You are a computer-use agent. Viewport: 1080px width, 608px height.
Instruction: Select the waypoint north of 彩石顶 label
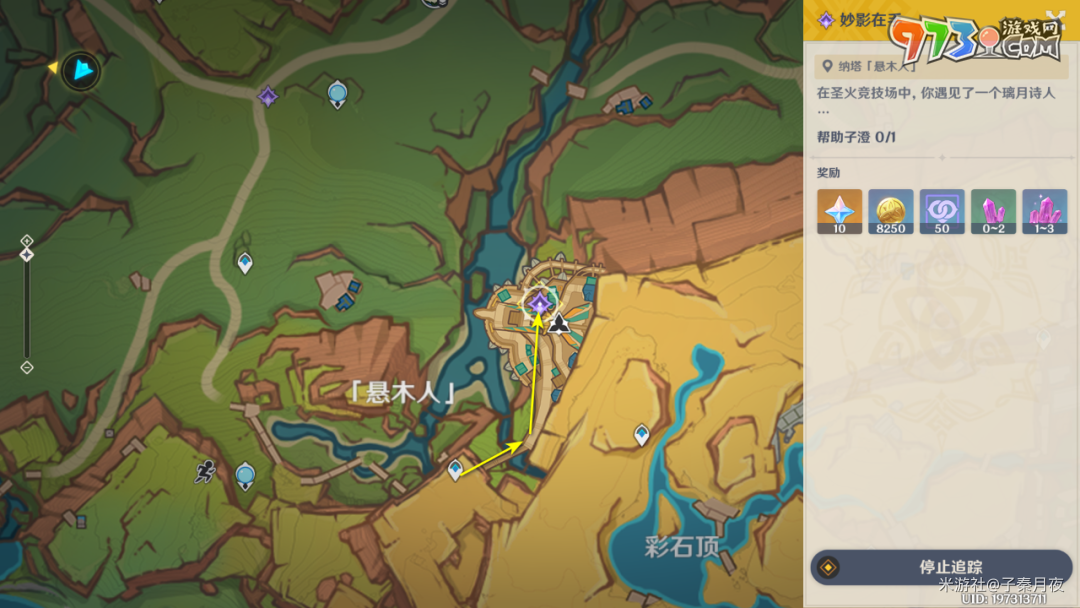(641, 434)
